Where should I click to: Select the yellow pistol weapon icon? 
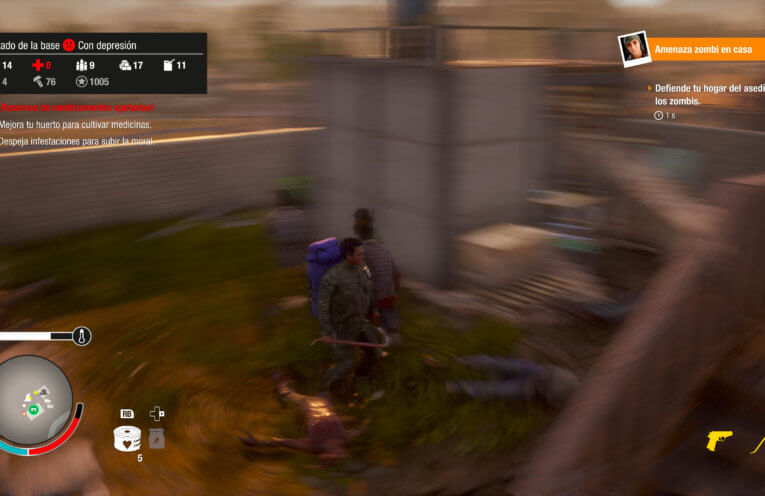coord(719,440)
